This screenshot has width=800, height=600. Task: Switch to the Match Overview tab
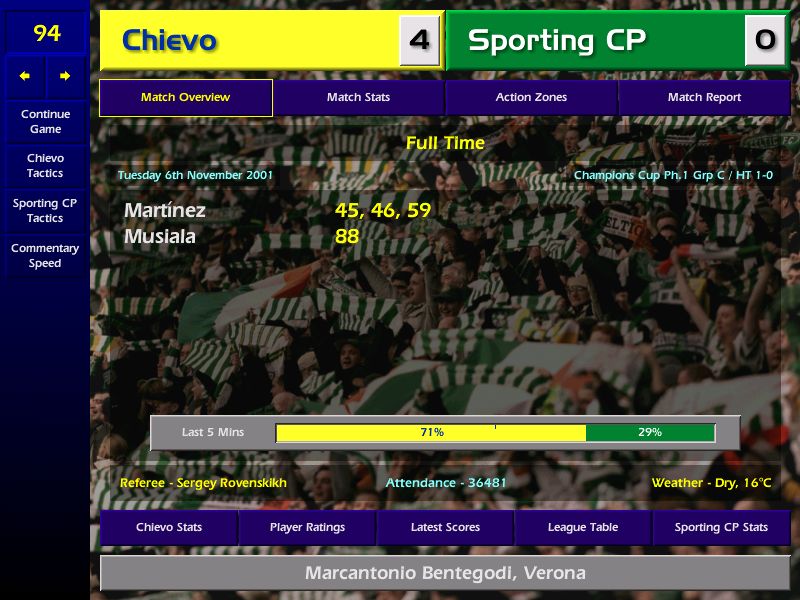coord(186,98)
